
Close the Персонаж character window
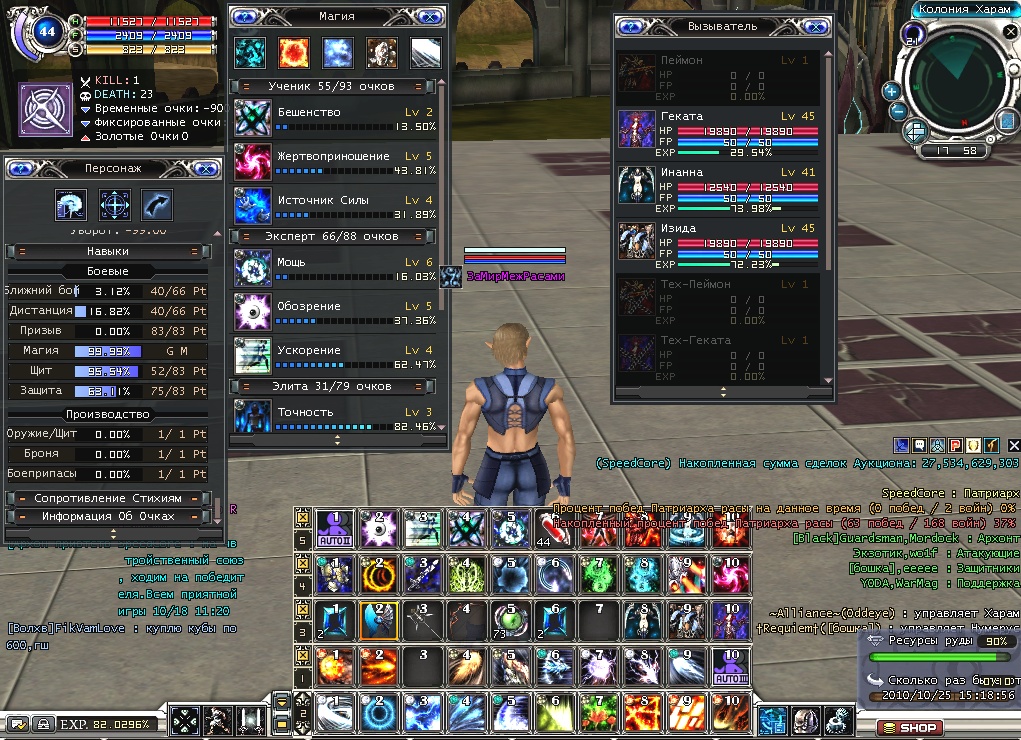point(207,169)
